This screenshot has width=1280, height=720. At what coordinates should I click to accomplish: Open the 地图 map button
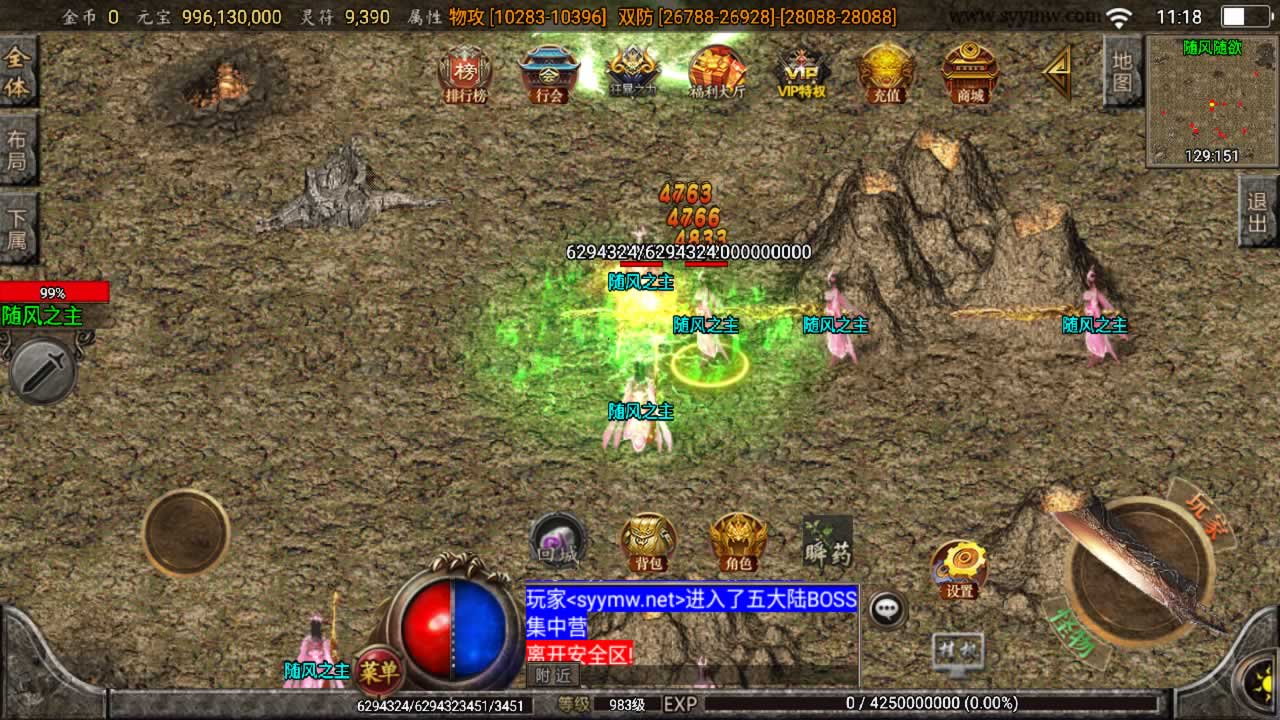pyautogui.click(x=1123, y=71)
